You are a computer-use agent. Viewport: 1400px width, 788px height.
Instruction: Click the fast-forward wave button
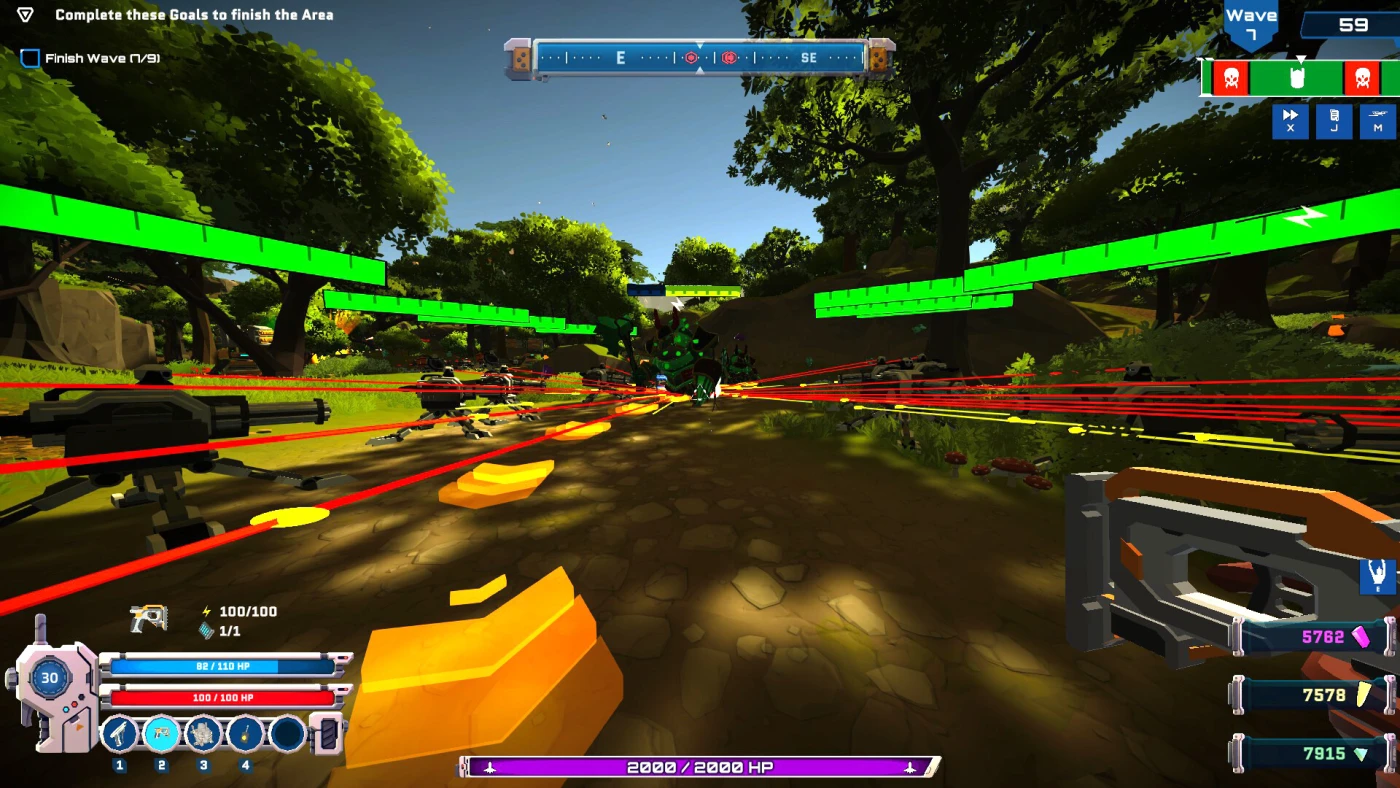pyautogui.click(x=1290, y=121)
